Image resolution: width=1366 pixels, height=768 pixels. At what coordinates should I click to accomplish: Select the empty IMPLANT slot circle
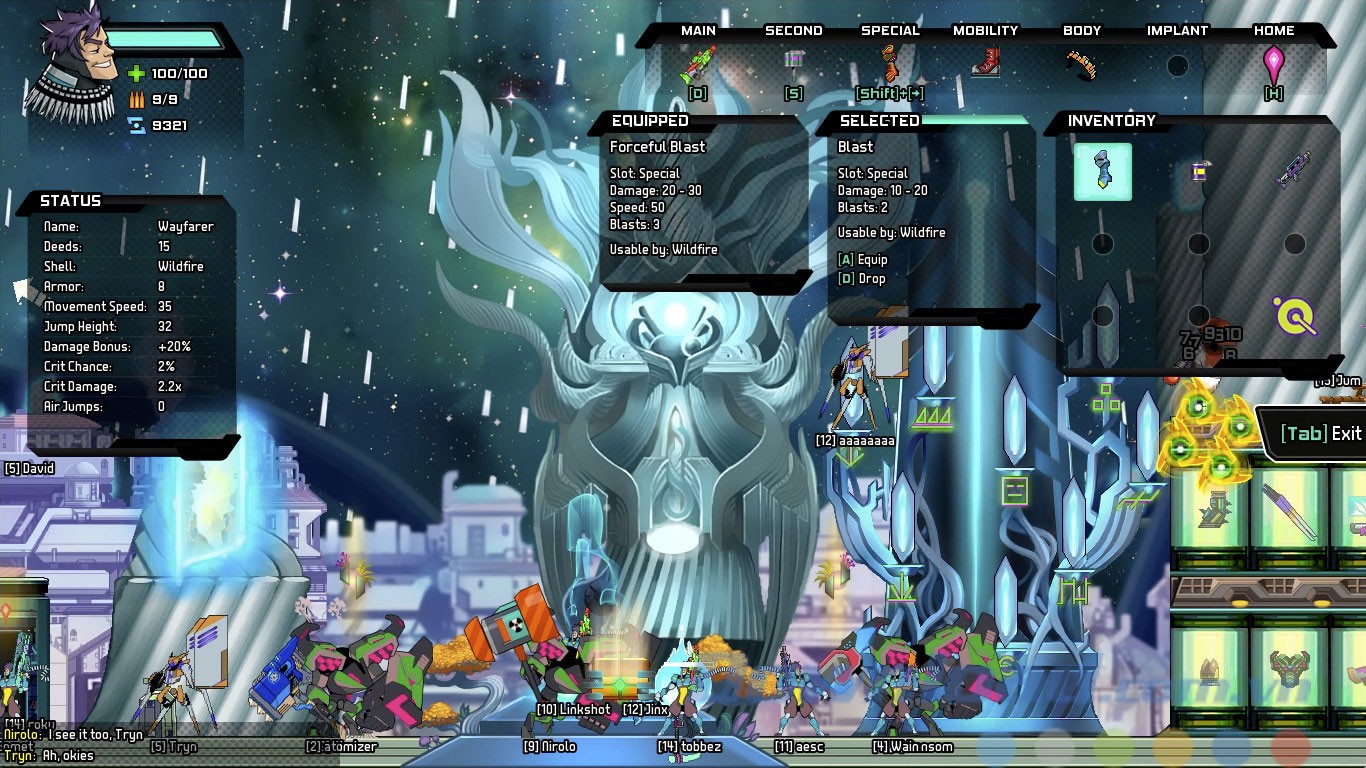pos(1177,63)
